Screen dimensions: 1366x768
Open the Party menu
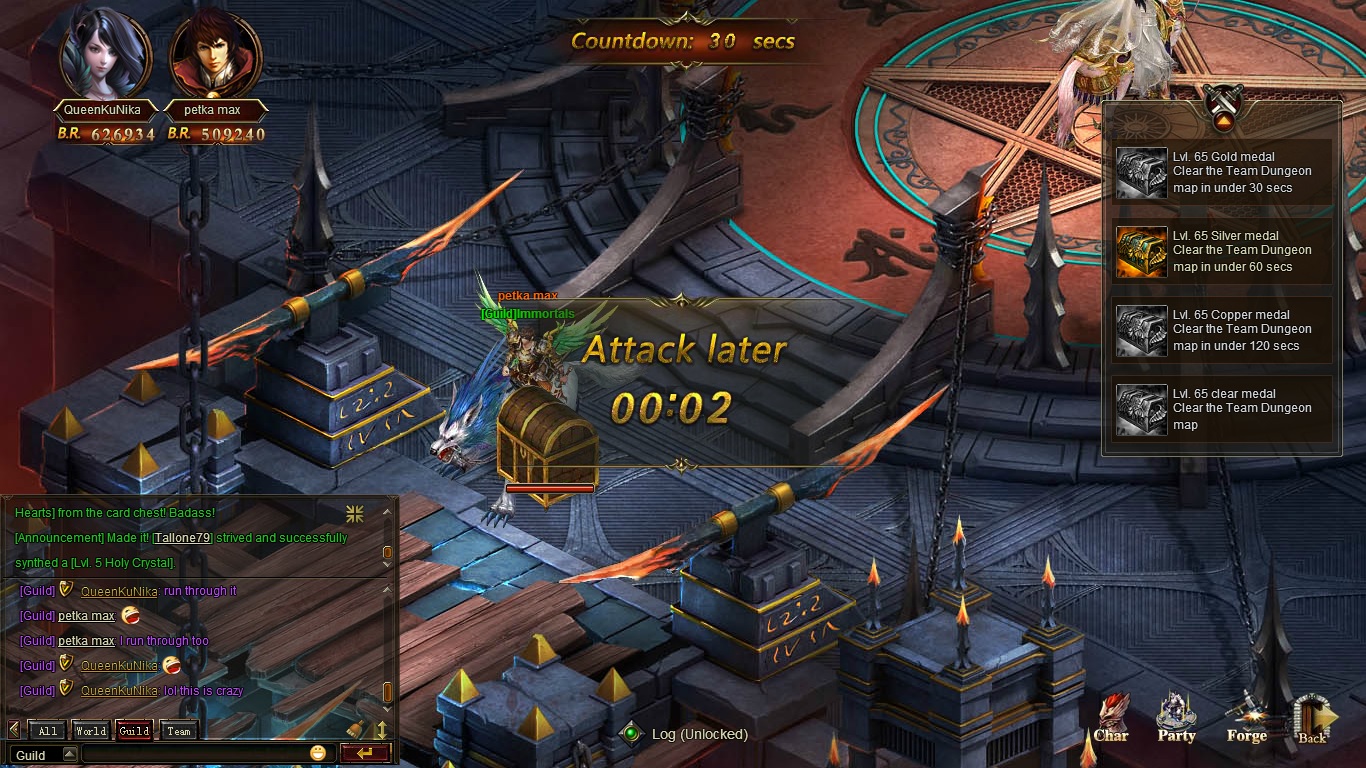click(x=1176, y=718)
